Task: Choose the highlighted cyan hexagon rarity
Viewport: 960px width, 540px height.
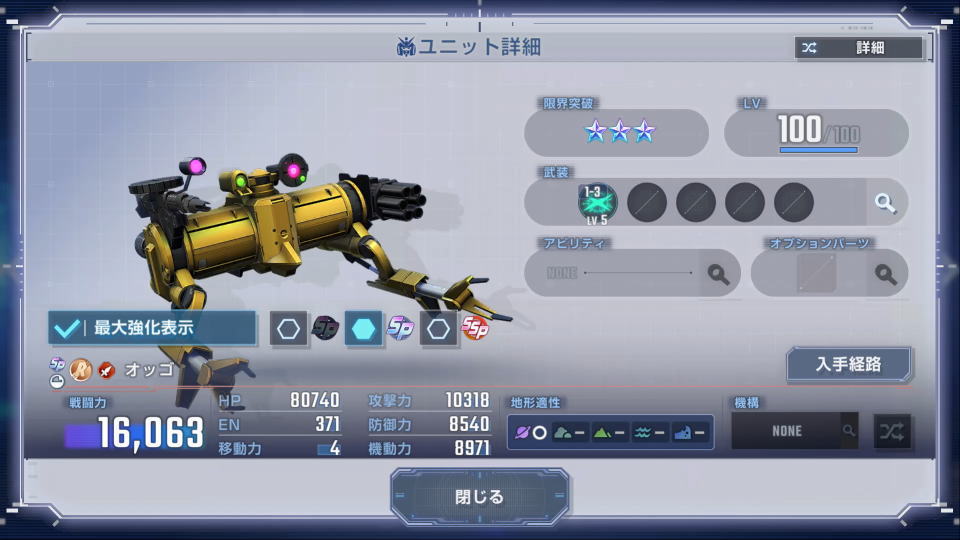Action: 364,328
